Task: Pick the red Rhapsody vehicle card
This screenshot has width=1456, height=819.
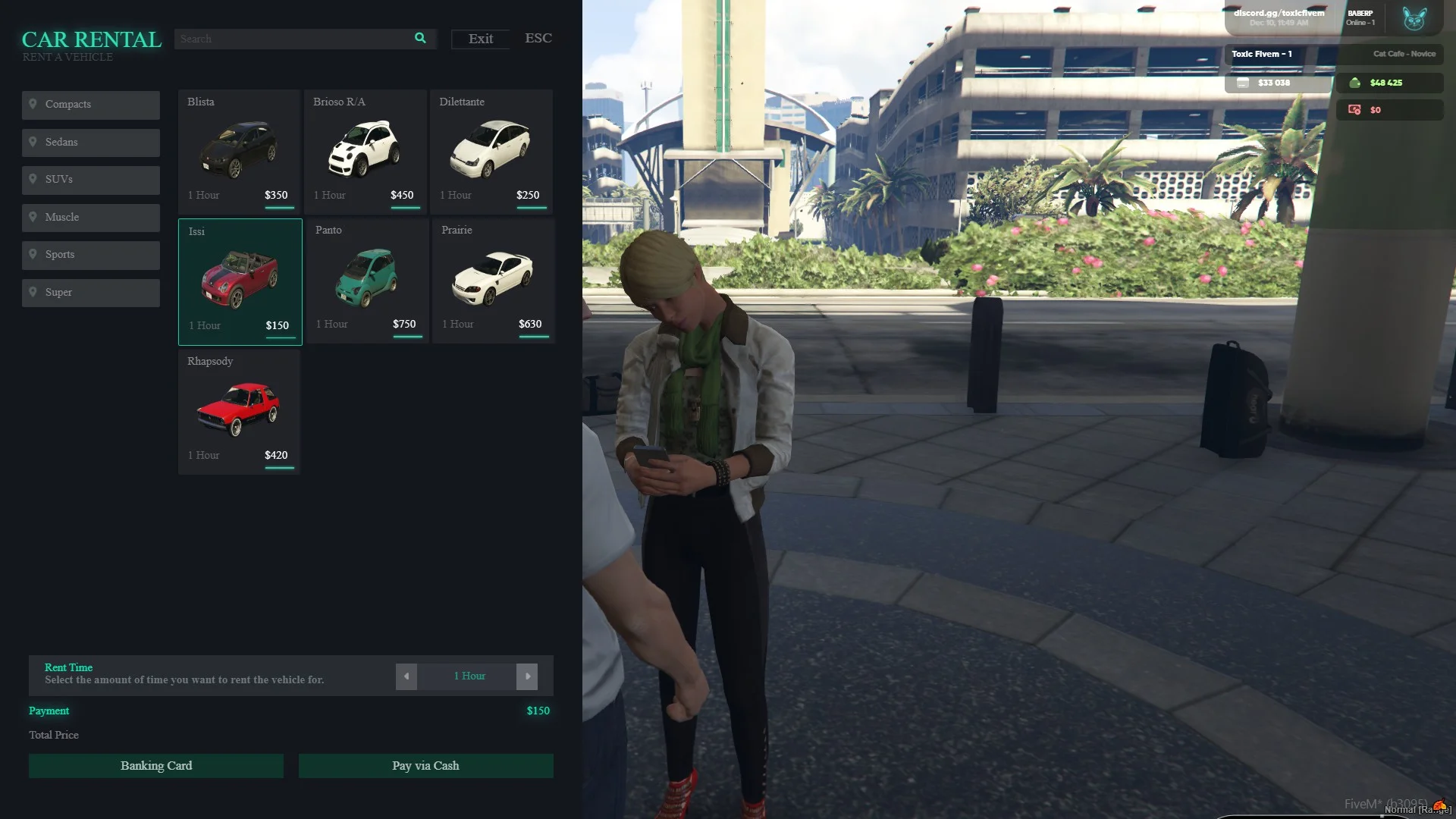Action: click(240, 411)
